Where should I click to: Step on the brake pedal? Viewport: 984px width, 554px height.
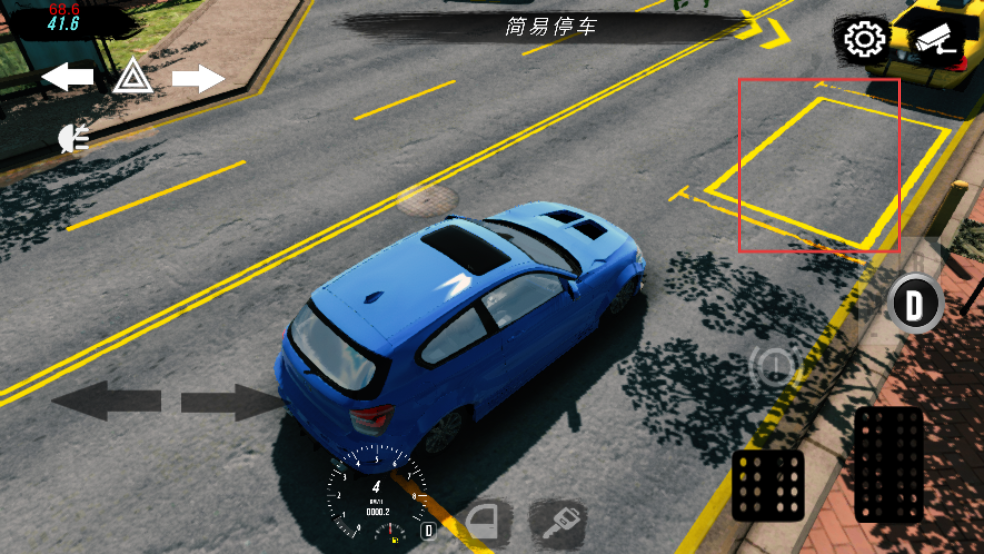(768, 486)
